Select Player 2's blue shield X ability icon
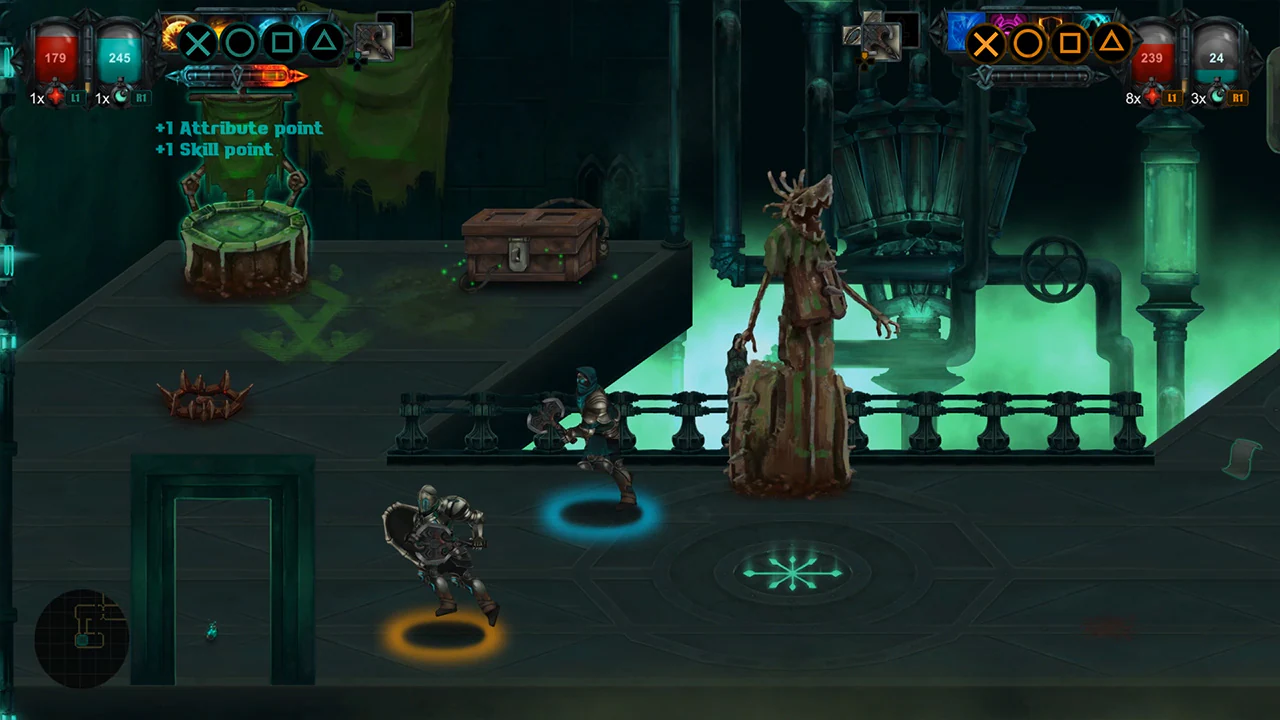The image size is (1280, 720). click(985, 43)
